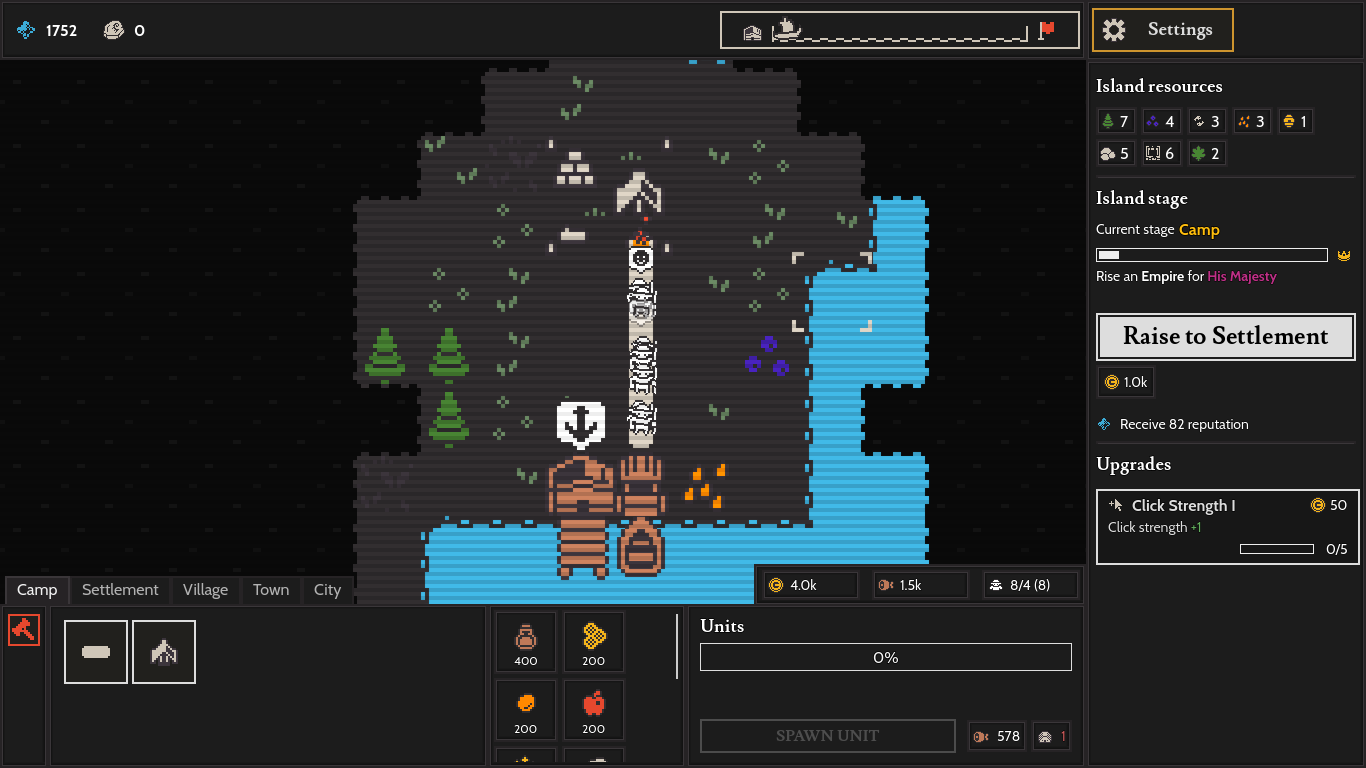The width and height of the screenshot is (1366, 768).
Task: Select the tent structure in the build panel
Action: [164, 652]
